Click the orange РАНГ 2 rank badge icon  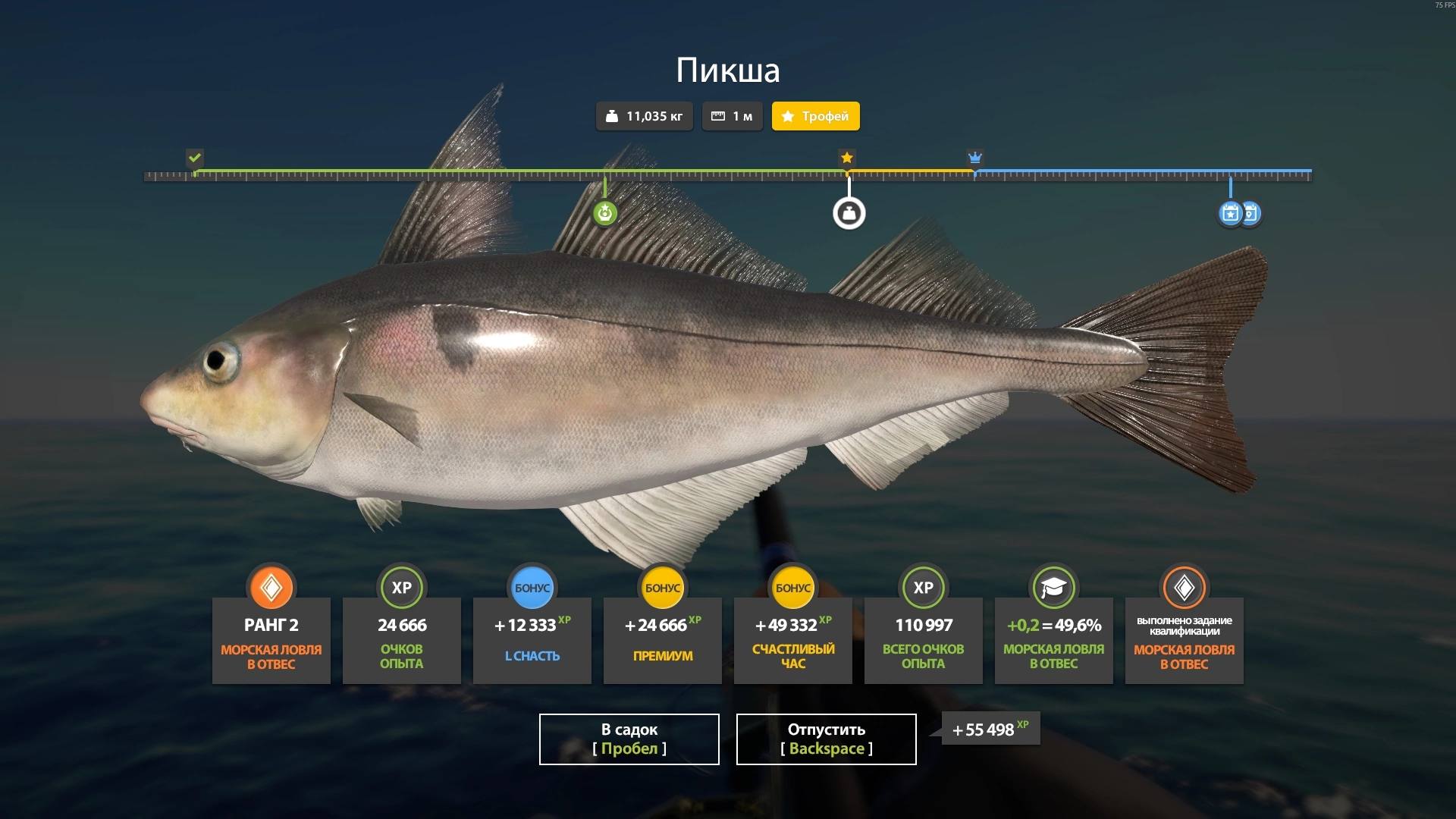271,587
